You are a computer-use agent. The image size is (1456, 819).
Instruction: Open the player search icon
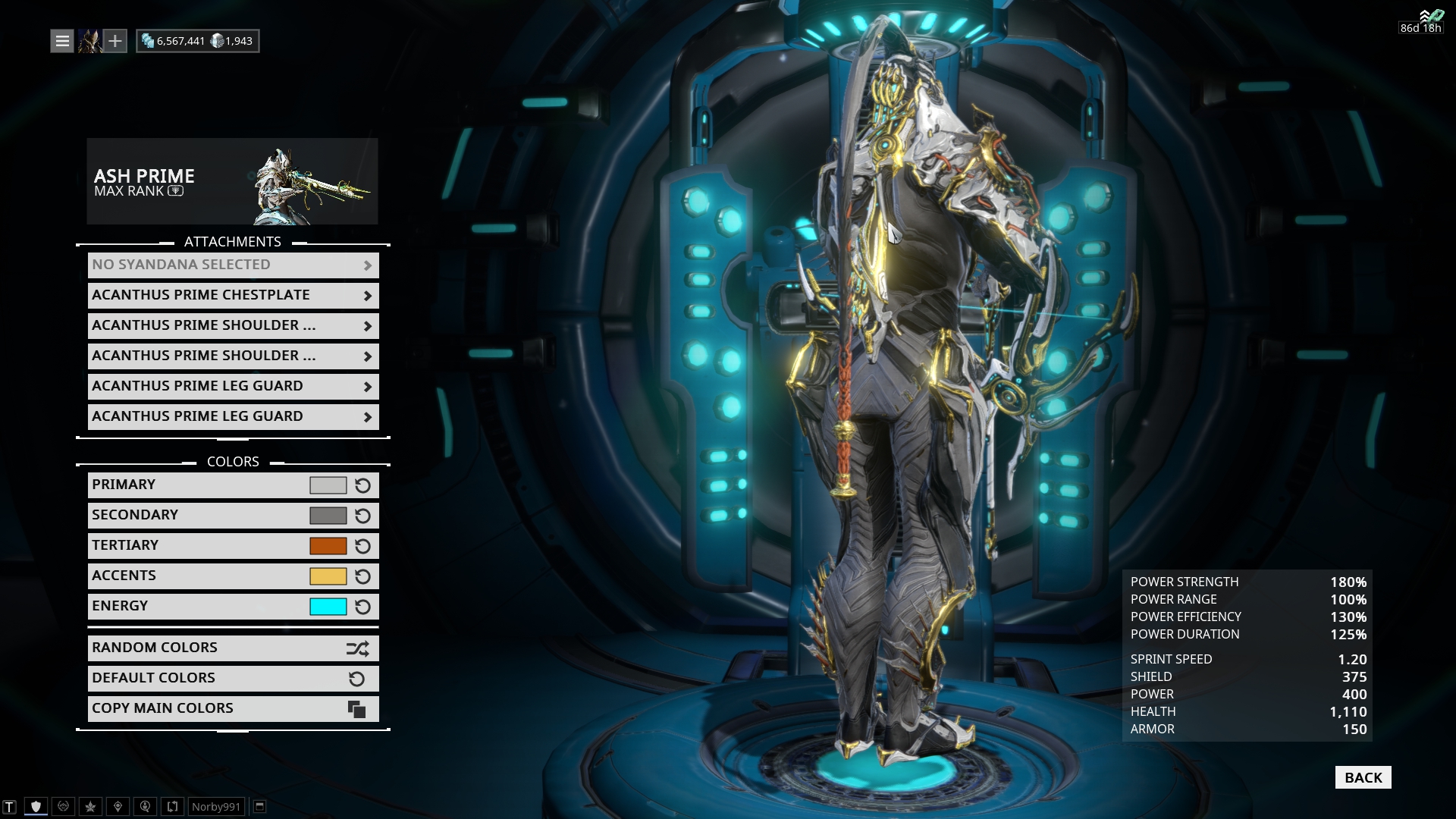pyautogui.click(x=144, y=806)
